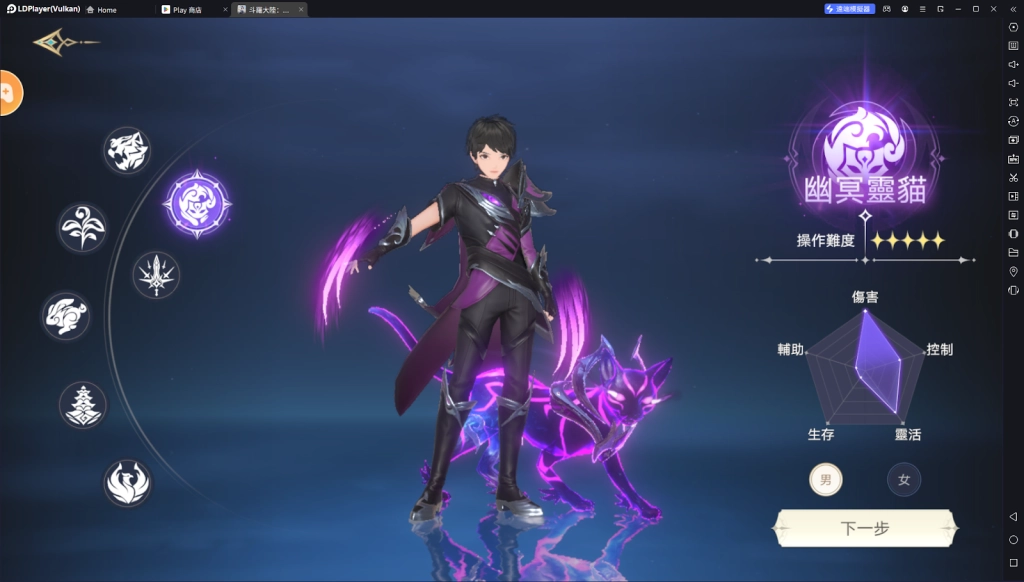Choose the blue silver grass plant icon

[82, 228]
